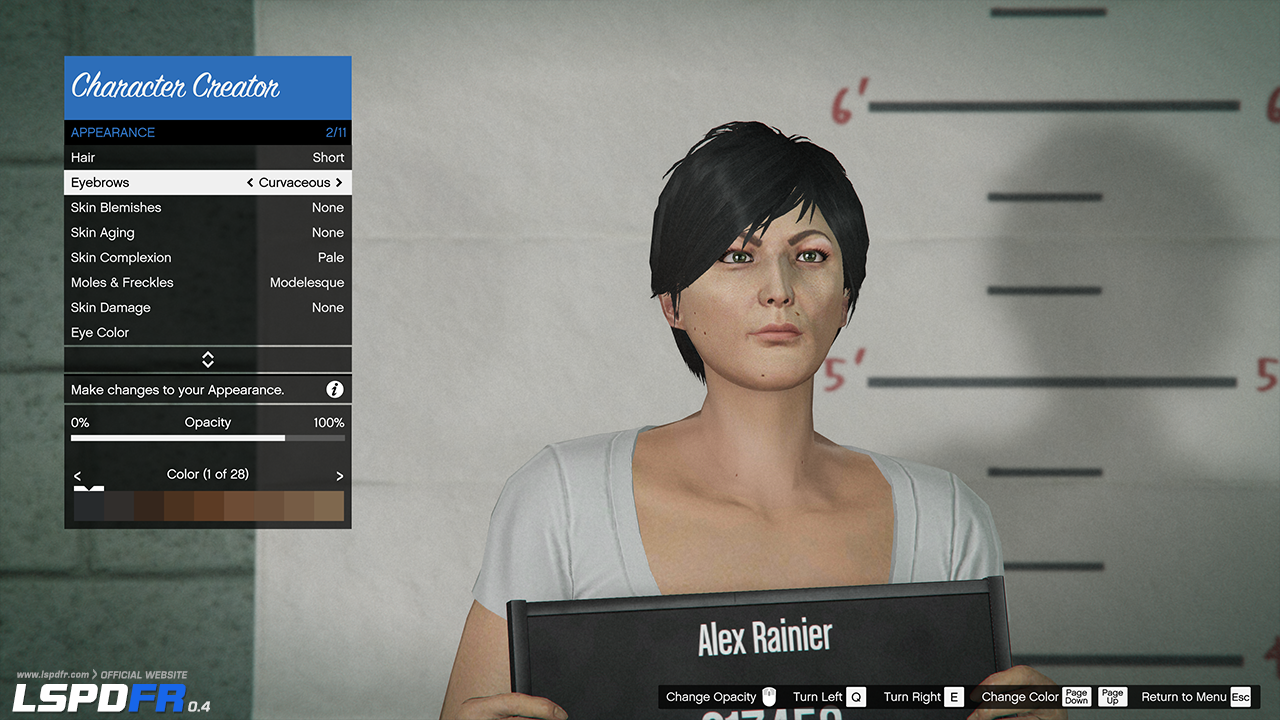The height and width of the screenshot is (720, 1280).
Task: Select Skin Complexion in the list
Action: [207, 258]
